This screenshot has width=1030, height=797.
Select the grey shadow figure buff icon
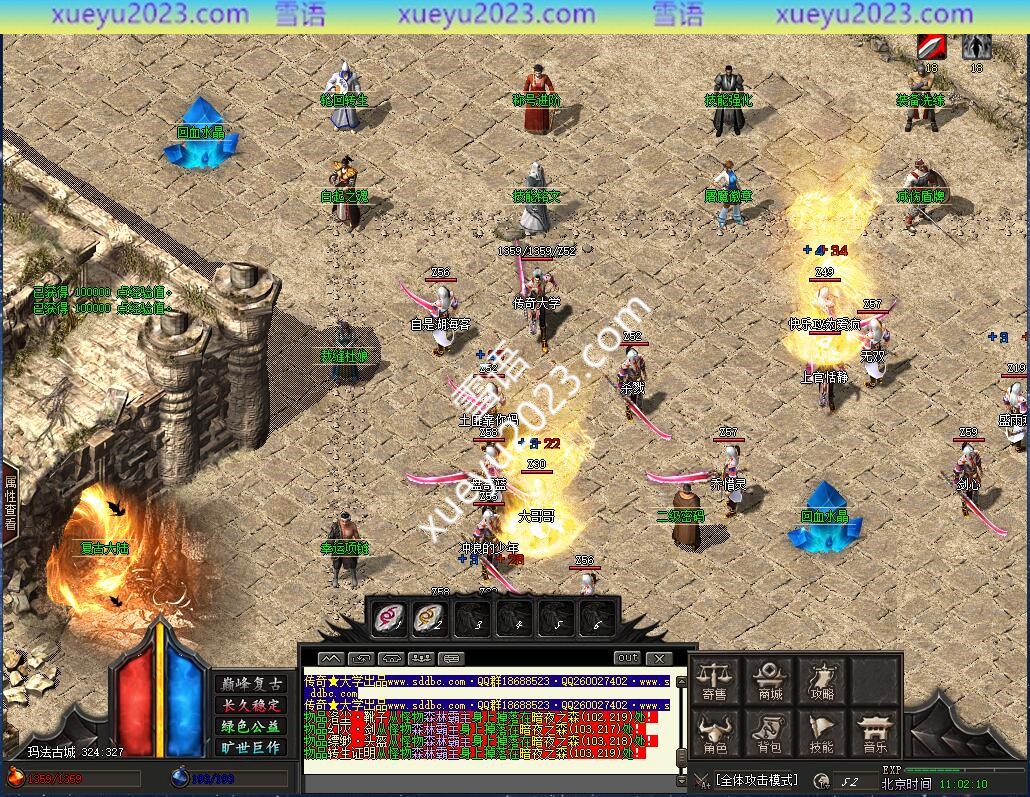click(977, 47)
